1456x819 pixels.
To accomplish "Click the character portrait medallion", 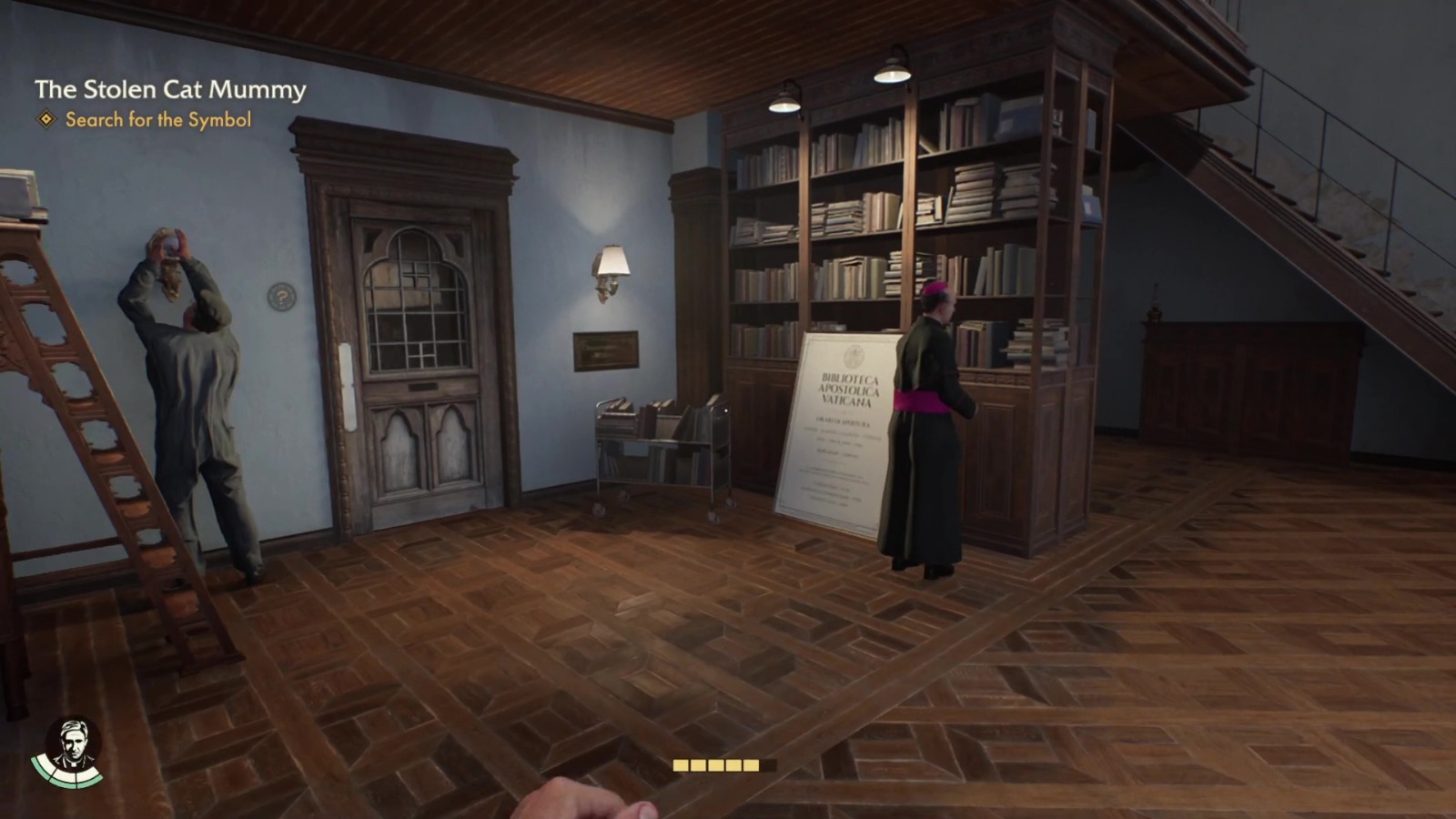I will (75, 744).
